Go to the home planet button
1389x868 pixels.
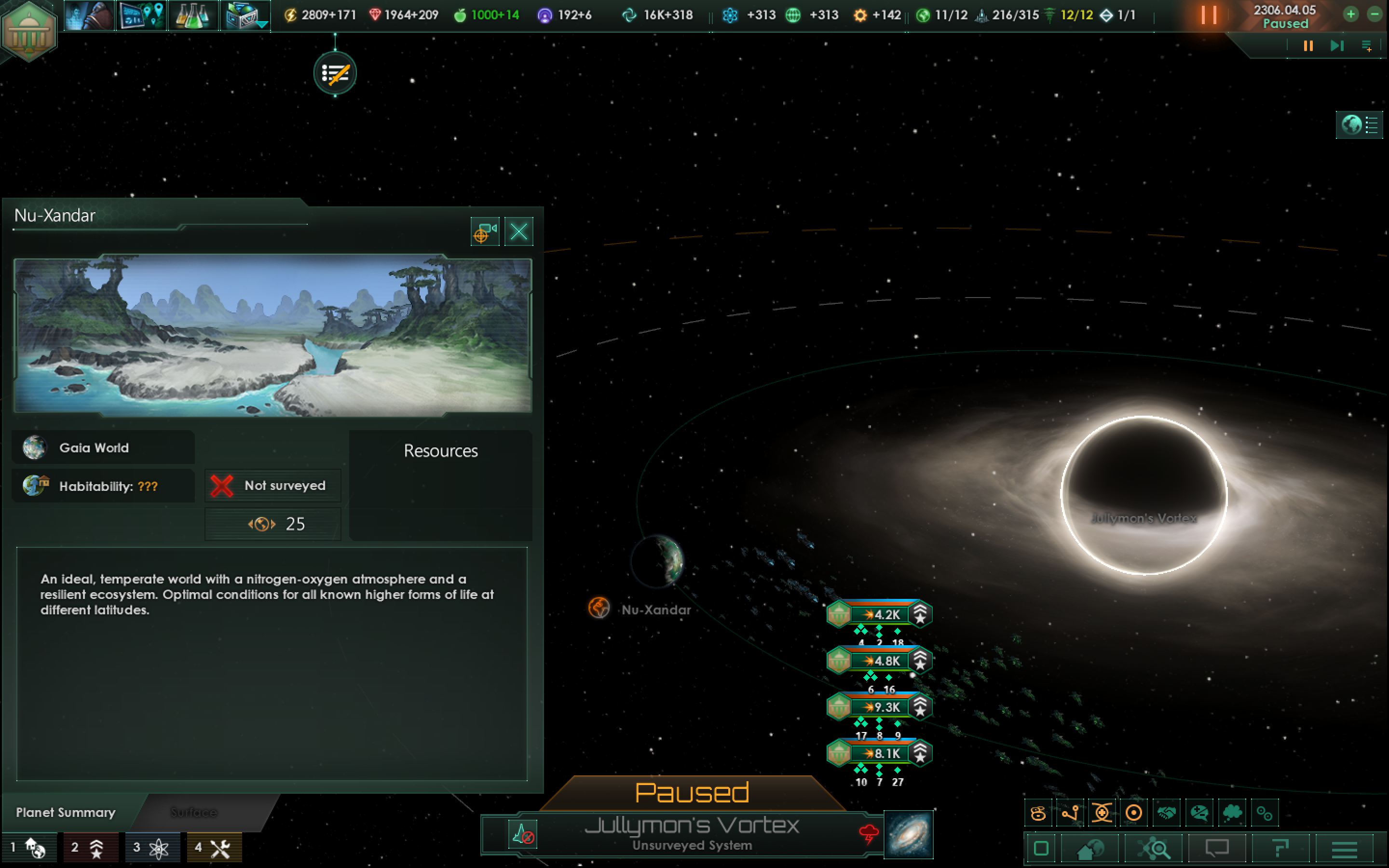[1090, 849]
